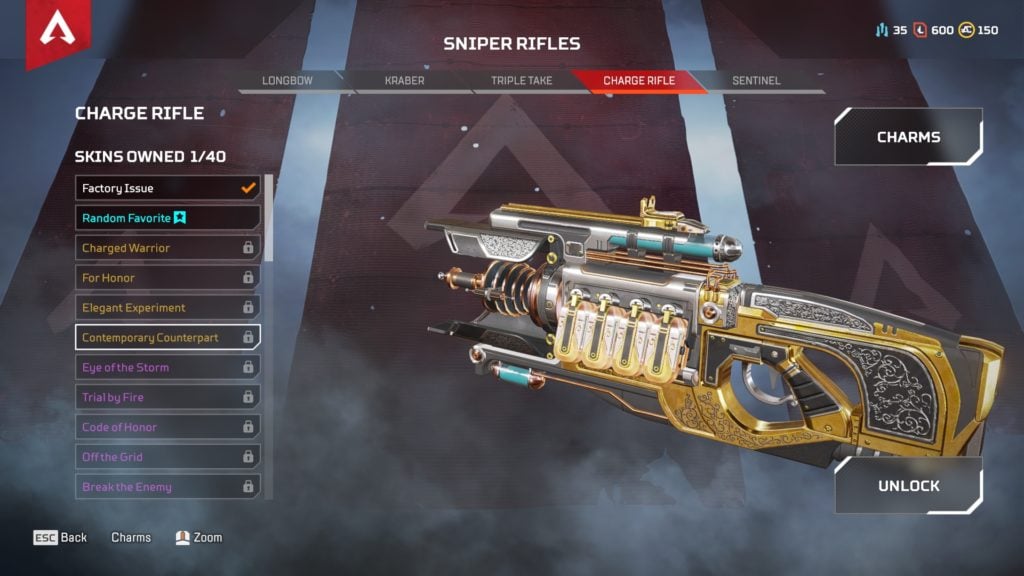Click the Charge Rifle tab

638,81
